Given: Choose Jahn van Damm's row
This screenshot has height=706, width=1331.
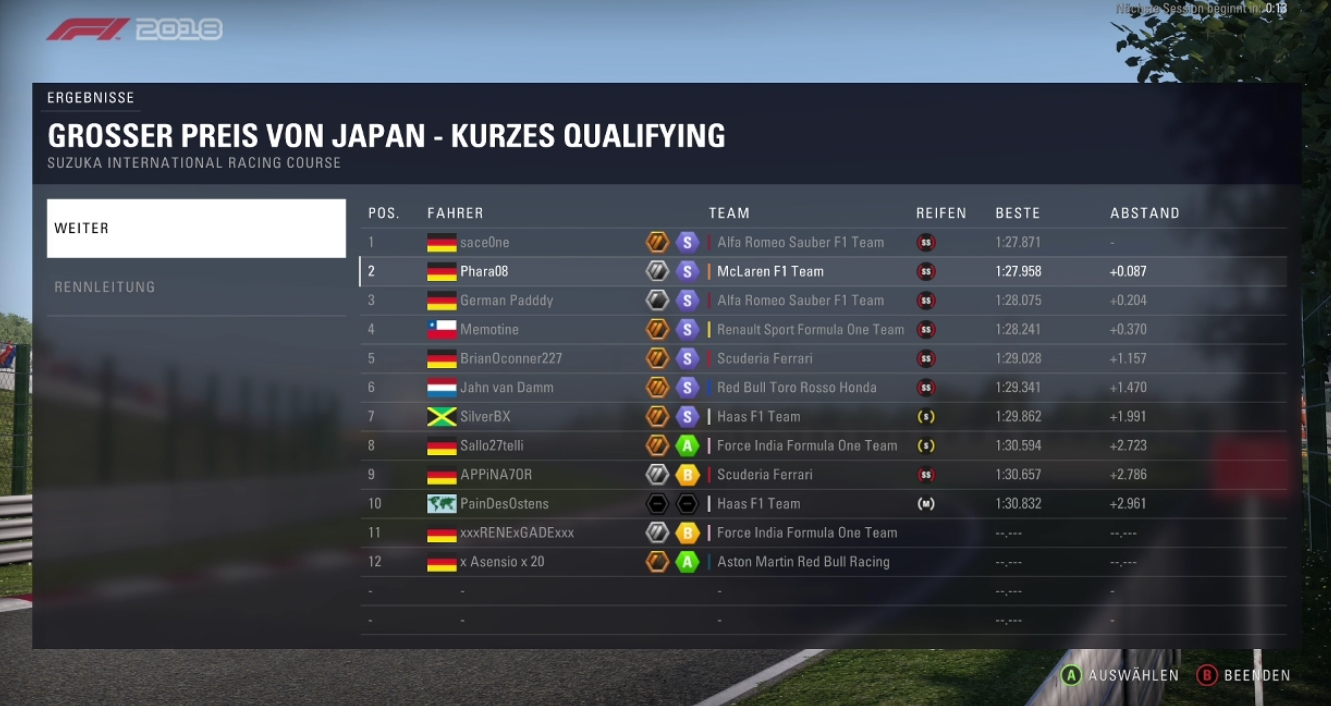Looking at the screenshot, I should coord(822,387).
